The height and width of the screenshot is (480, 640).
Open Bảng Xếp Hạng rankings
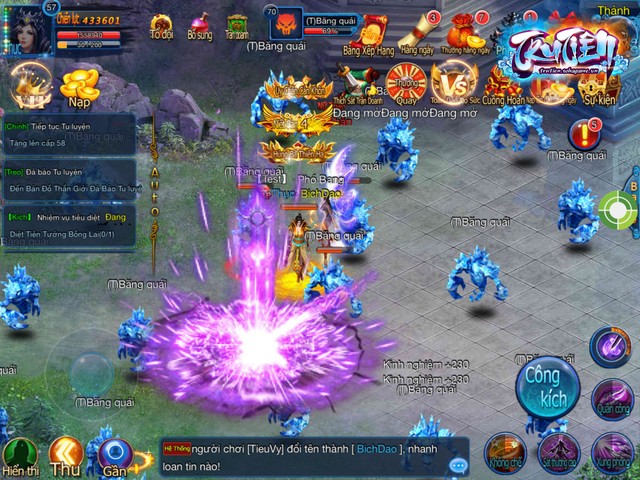pyautogui.click(x=369, y=32)
